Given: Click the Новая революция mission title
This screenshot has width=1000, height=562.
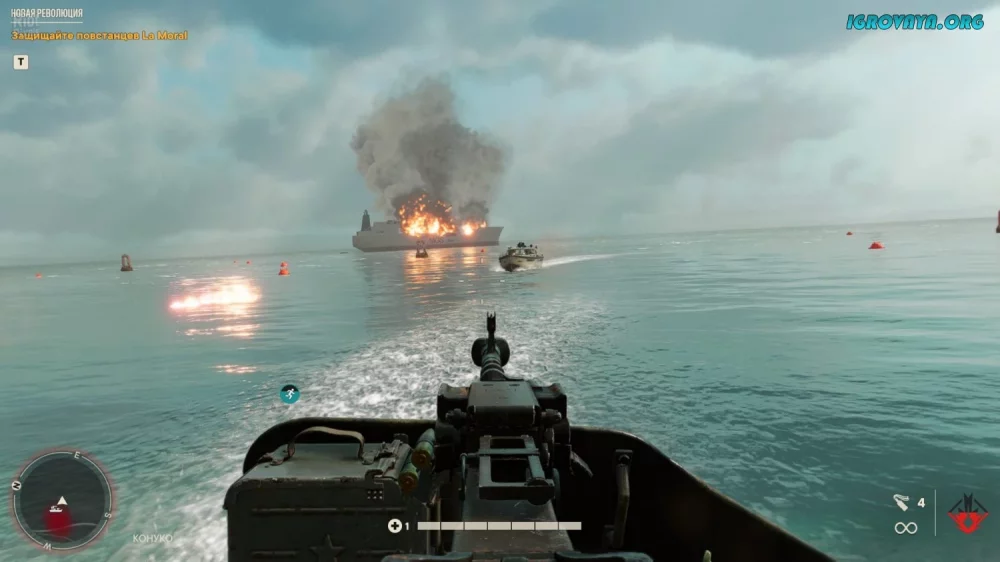Looking at the screenshot, I should point(47,14).
